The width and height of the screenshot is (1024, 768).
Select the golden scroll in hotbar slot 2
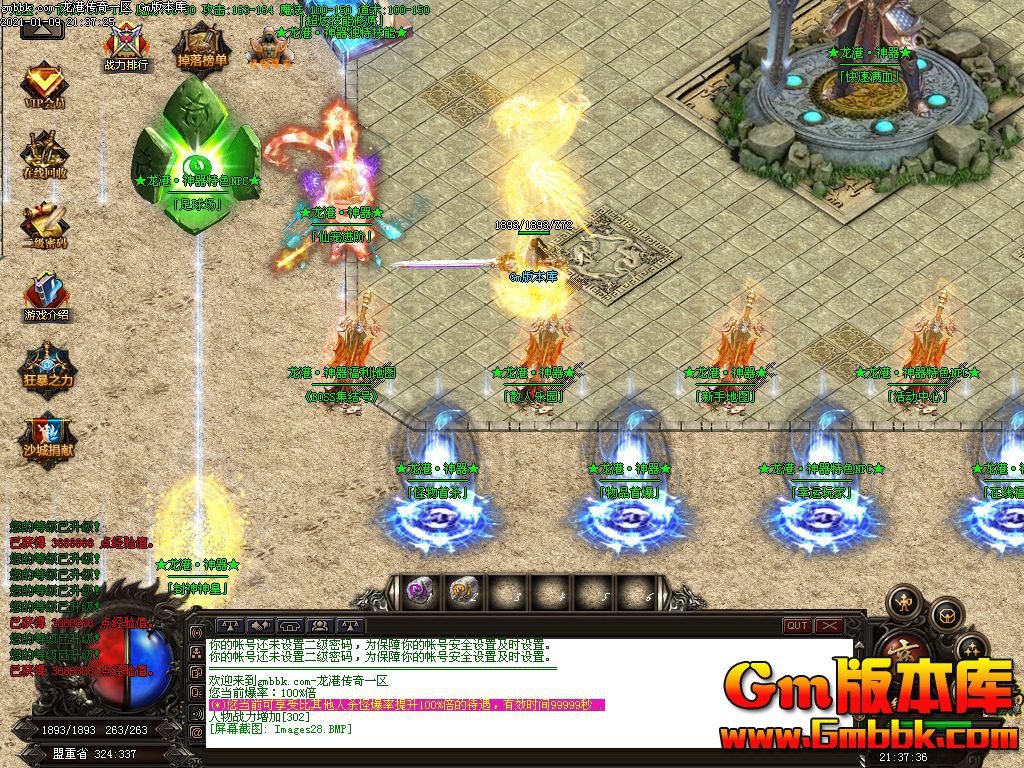[462, 592]
